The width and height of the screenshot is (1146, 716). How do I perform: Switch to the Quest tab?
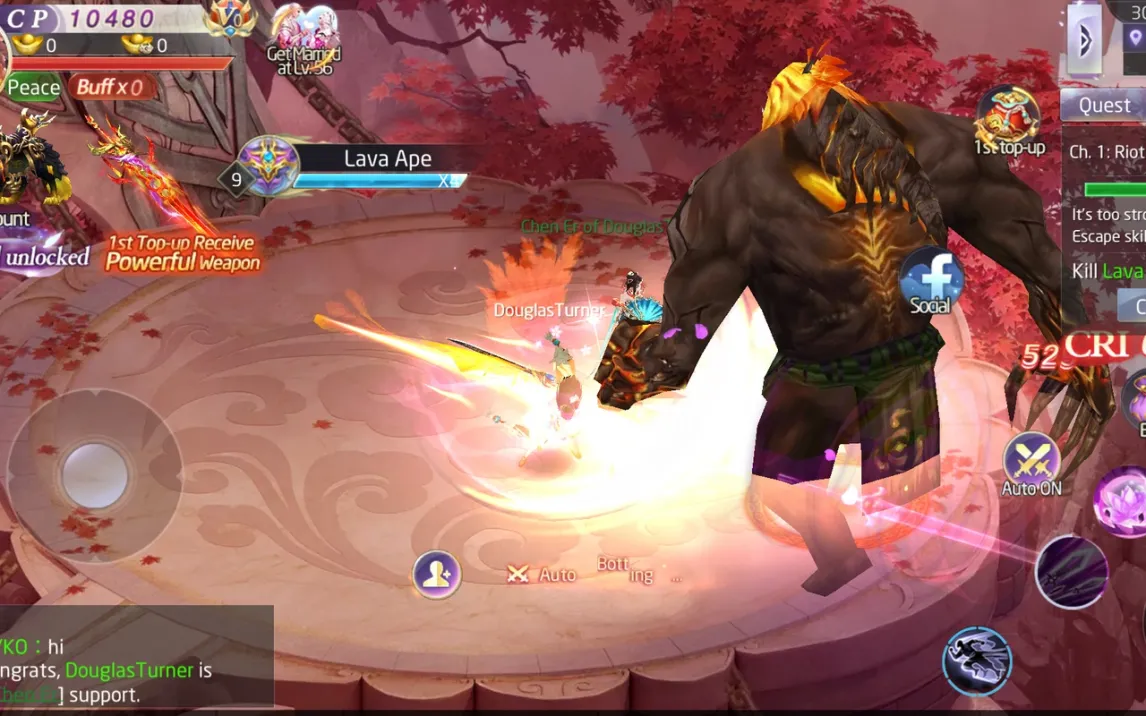pos(1103,105)
